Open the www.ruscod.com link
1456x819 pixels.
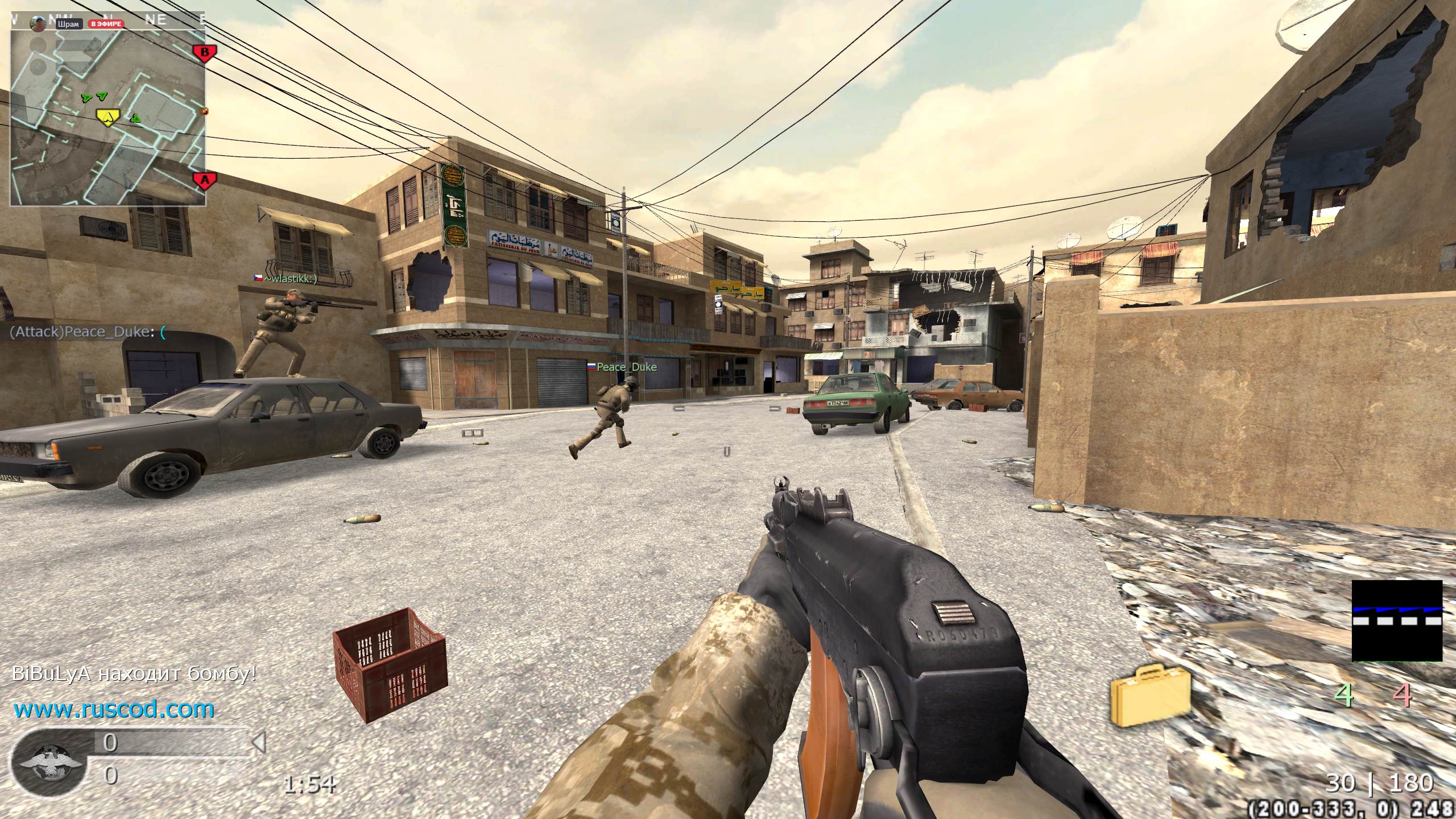pos(114,709)
